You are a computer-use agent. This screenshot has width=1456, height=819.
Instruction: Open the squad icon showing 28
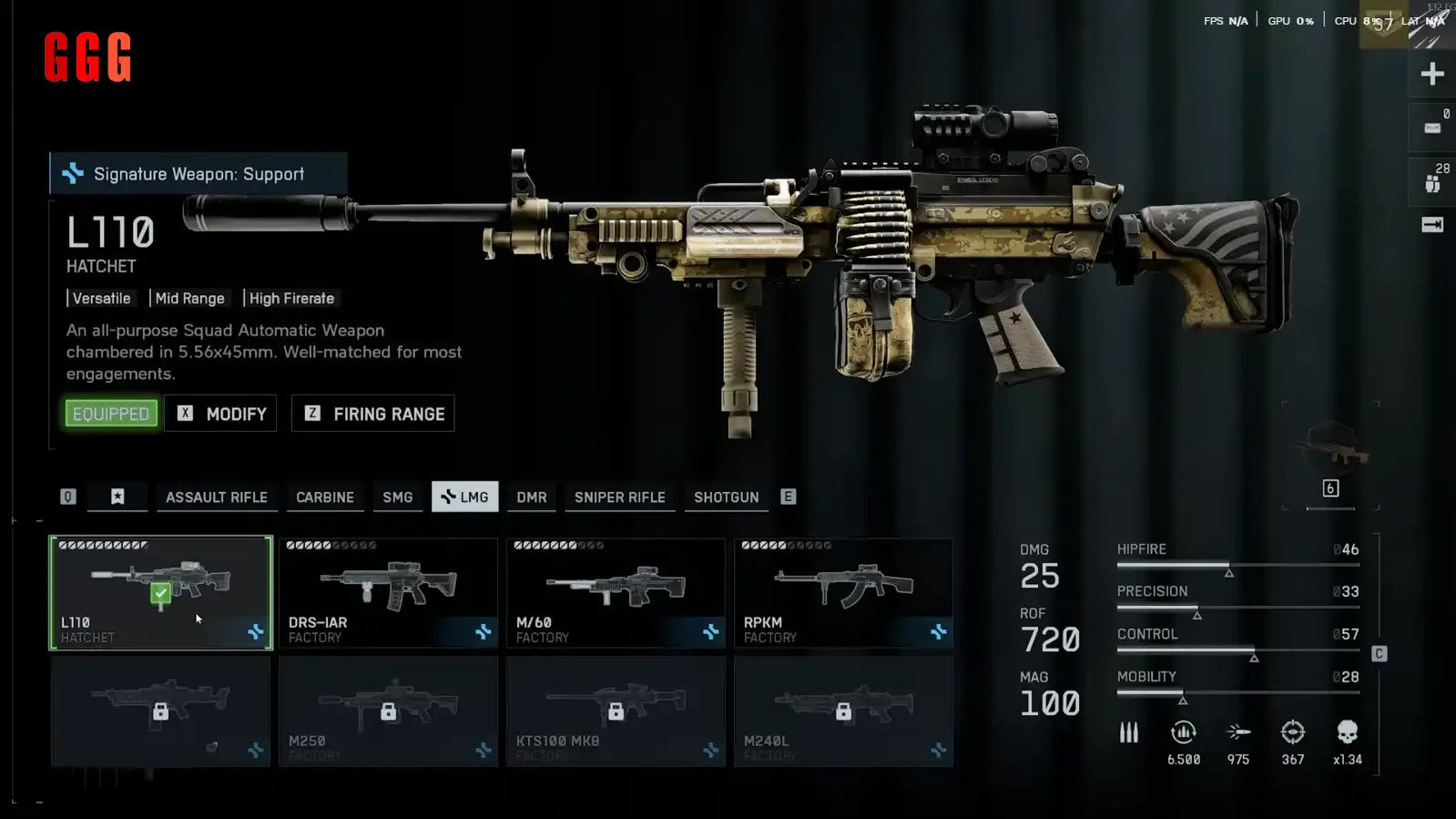point(1432,180)
